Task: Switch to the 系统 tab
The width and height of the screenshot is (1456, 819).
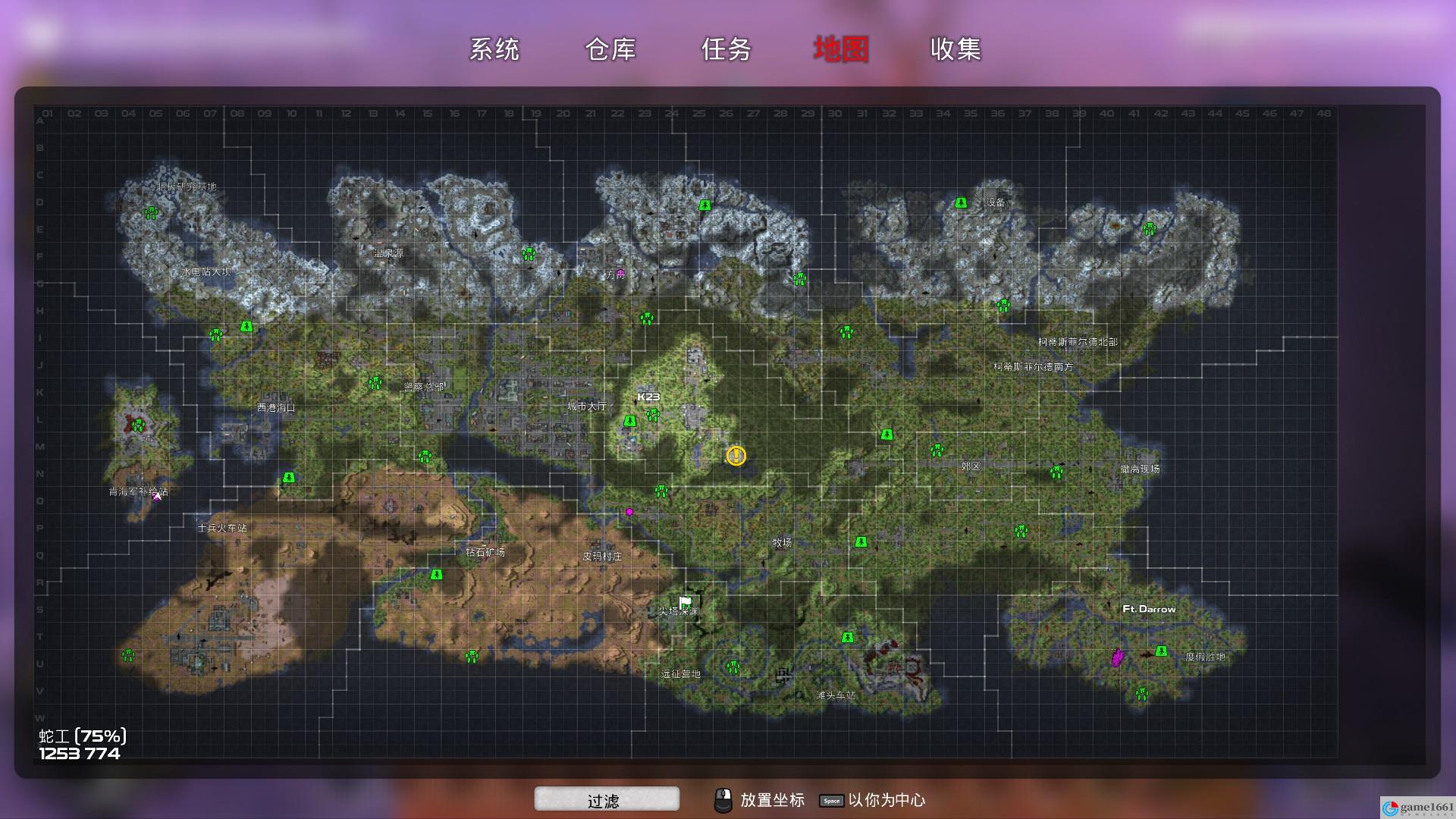Action: click(494, 49)
